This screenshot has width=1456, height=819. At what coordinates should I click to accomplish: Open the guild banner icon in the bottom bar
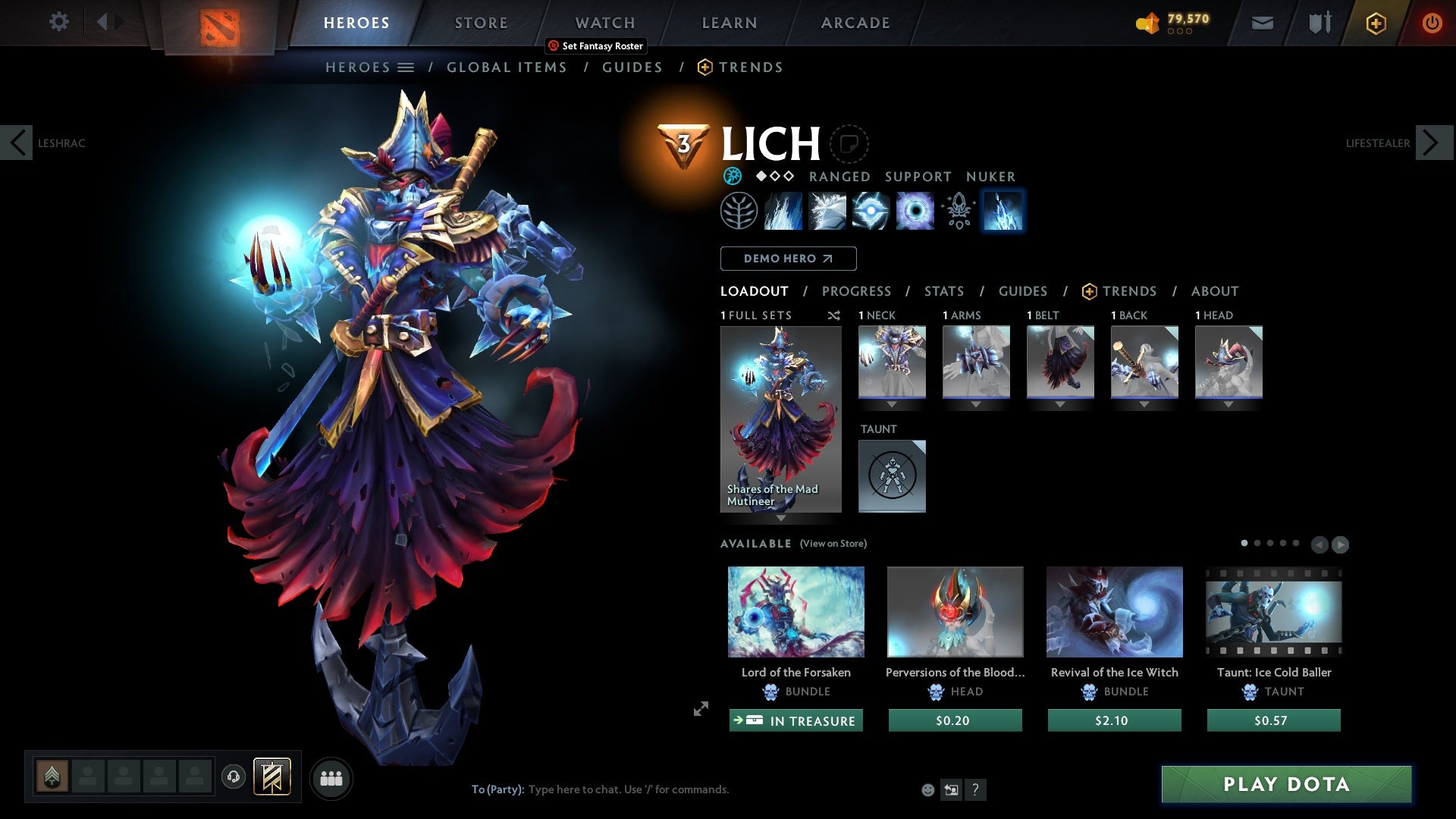coord(271,777)
